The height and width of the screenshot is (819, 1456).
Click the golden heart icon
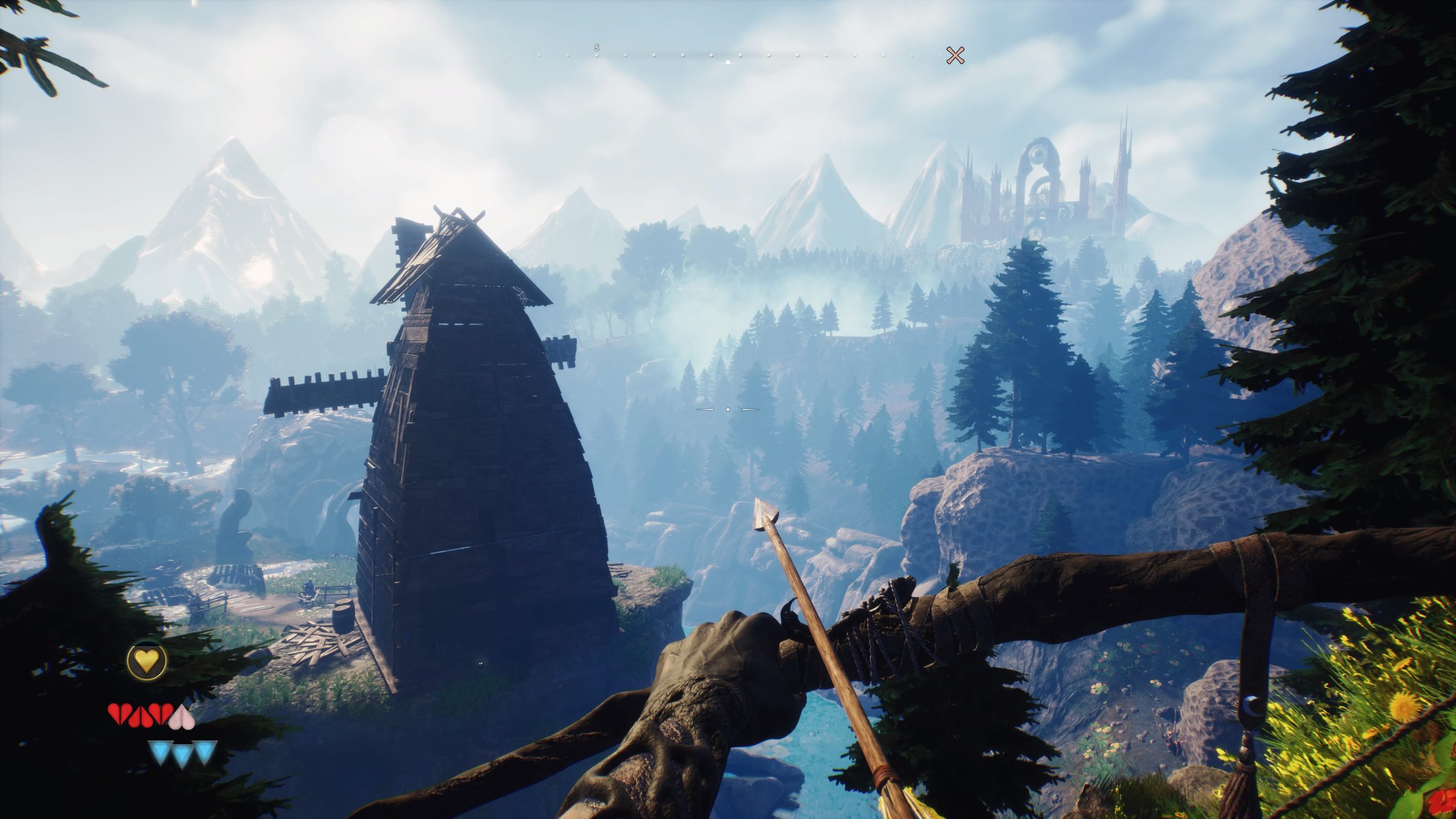click(x=147, y=677)
